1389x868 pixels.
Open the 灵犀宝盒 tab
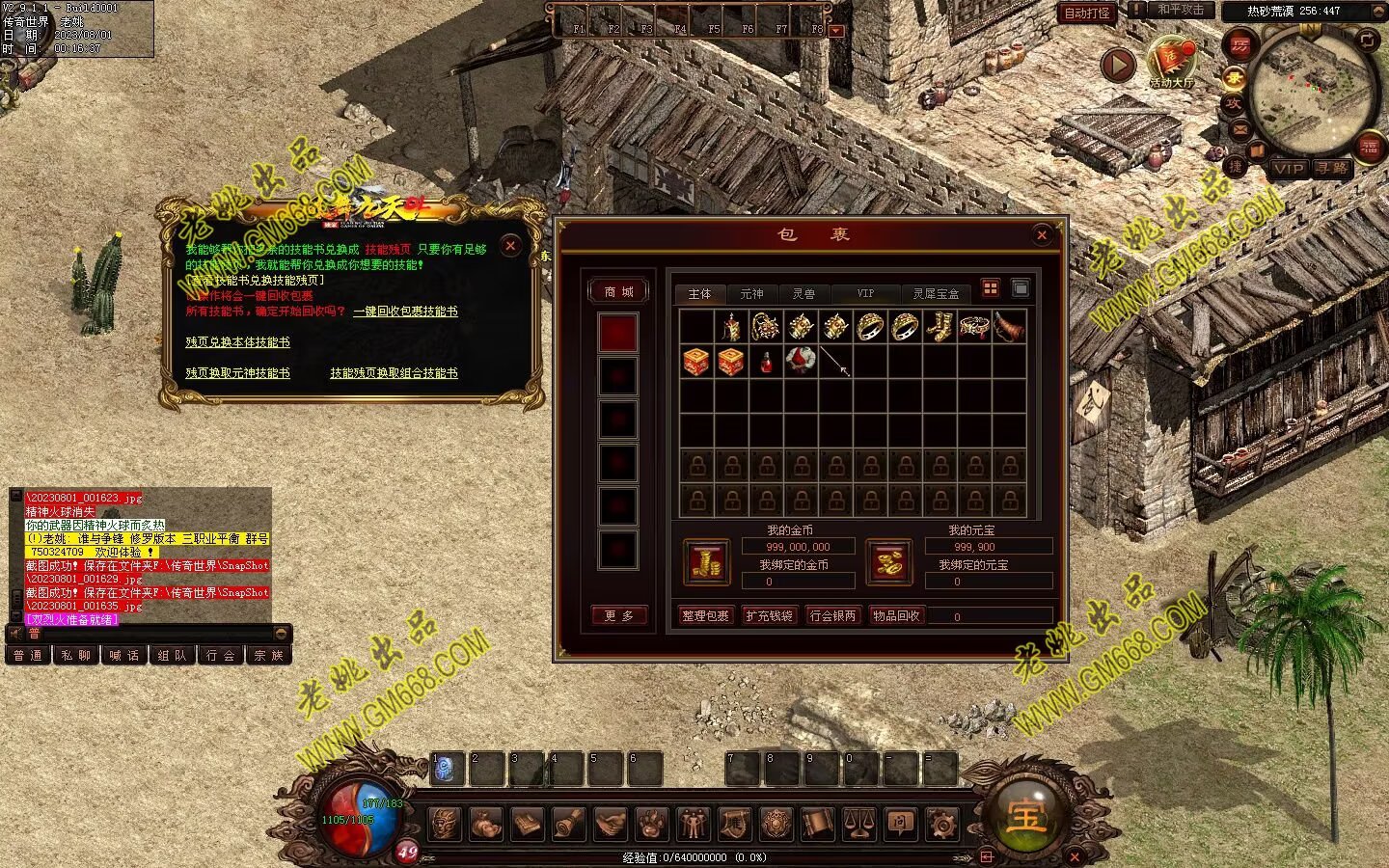point(936,293)
